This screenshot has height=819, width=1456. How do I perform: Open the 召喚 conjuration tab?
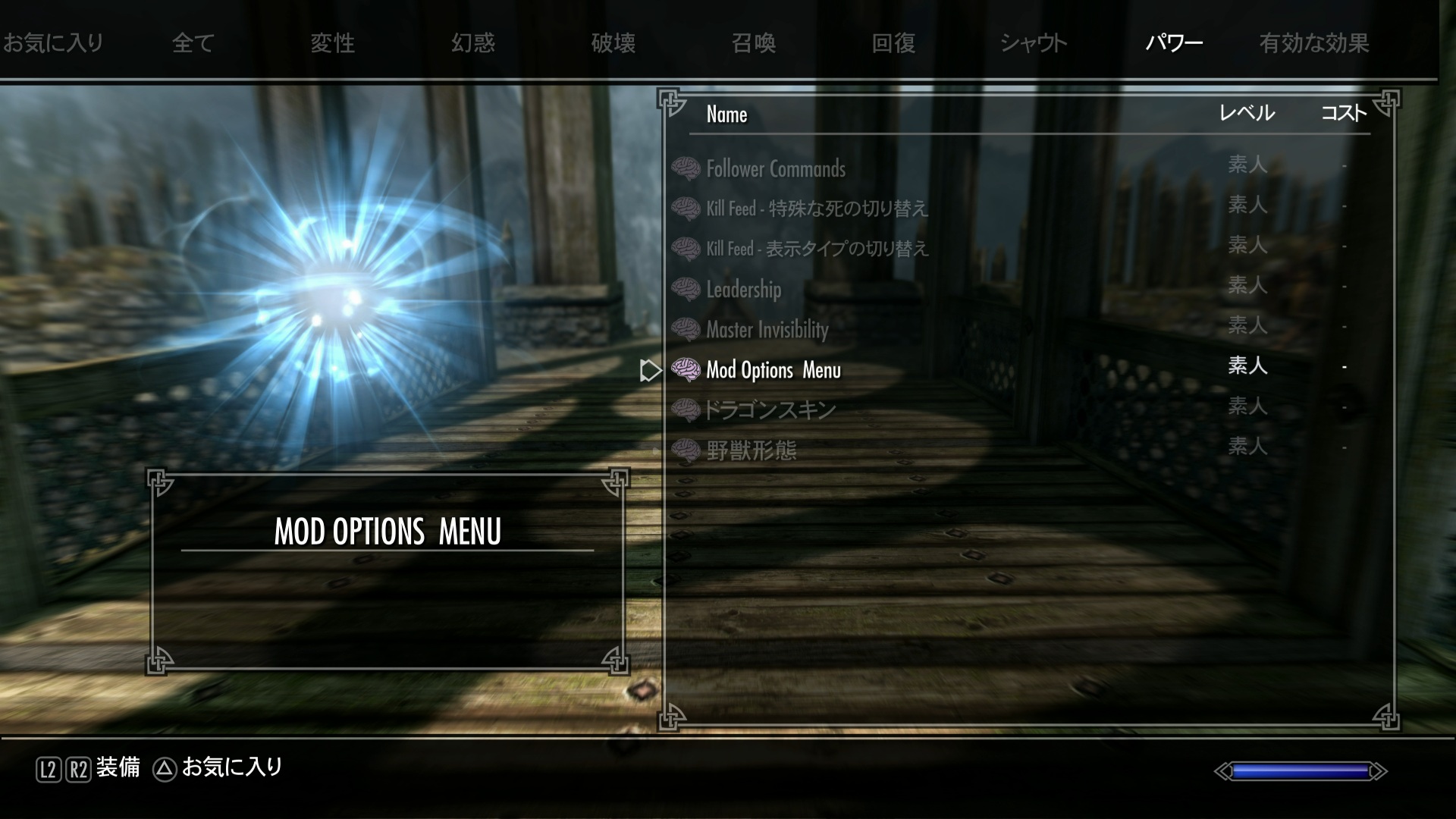(753, 43)
